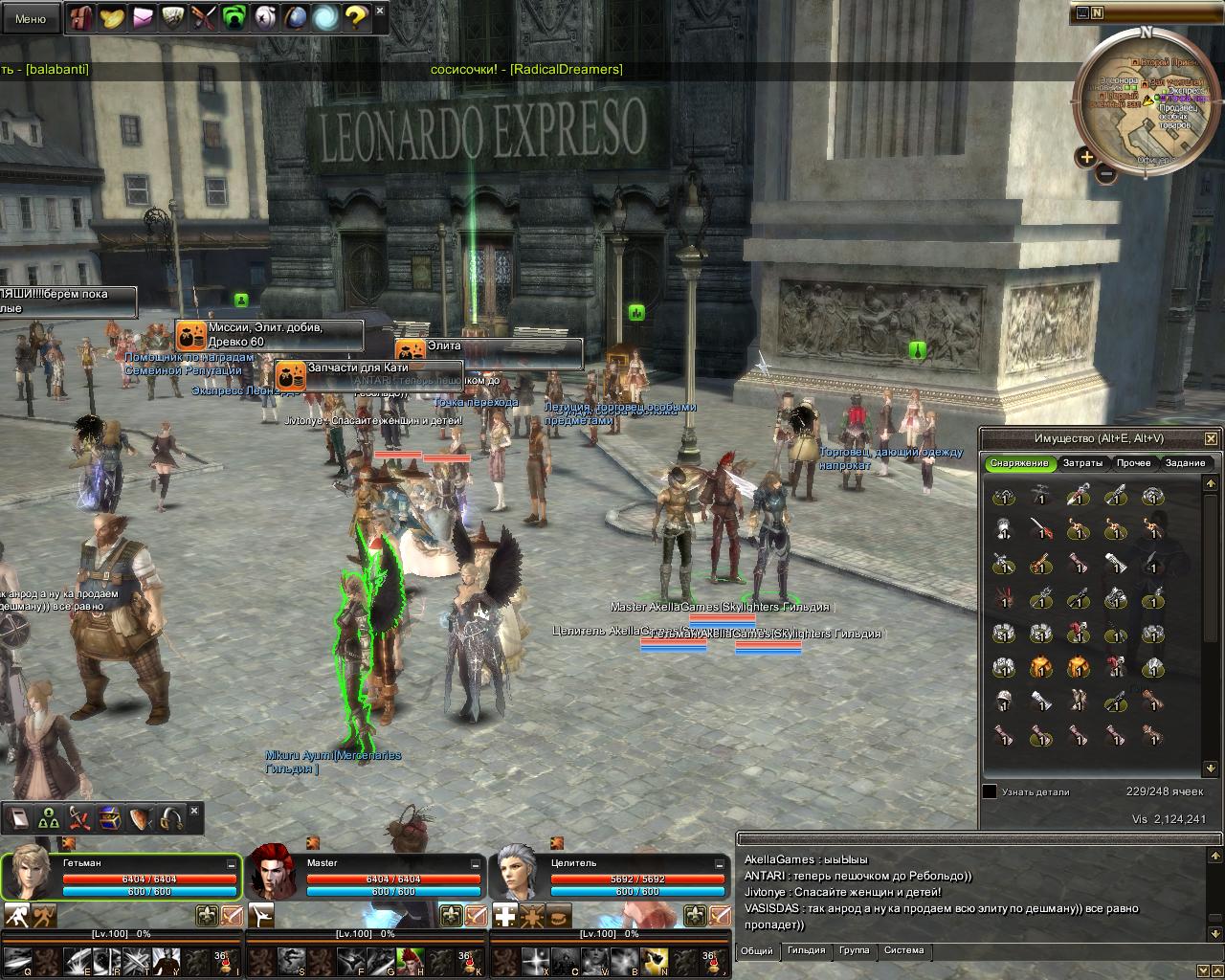Switch to the Затраты tab

coord(1082,463)
